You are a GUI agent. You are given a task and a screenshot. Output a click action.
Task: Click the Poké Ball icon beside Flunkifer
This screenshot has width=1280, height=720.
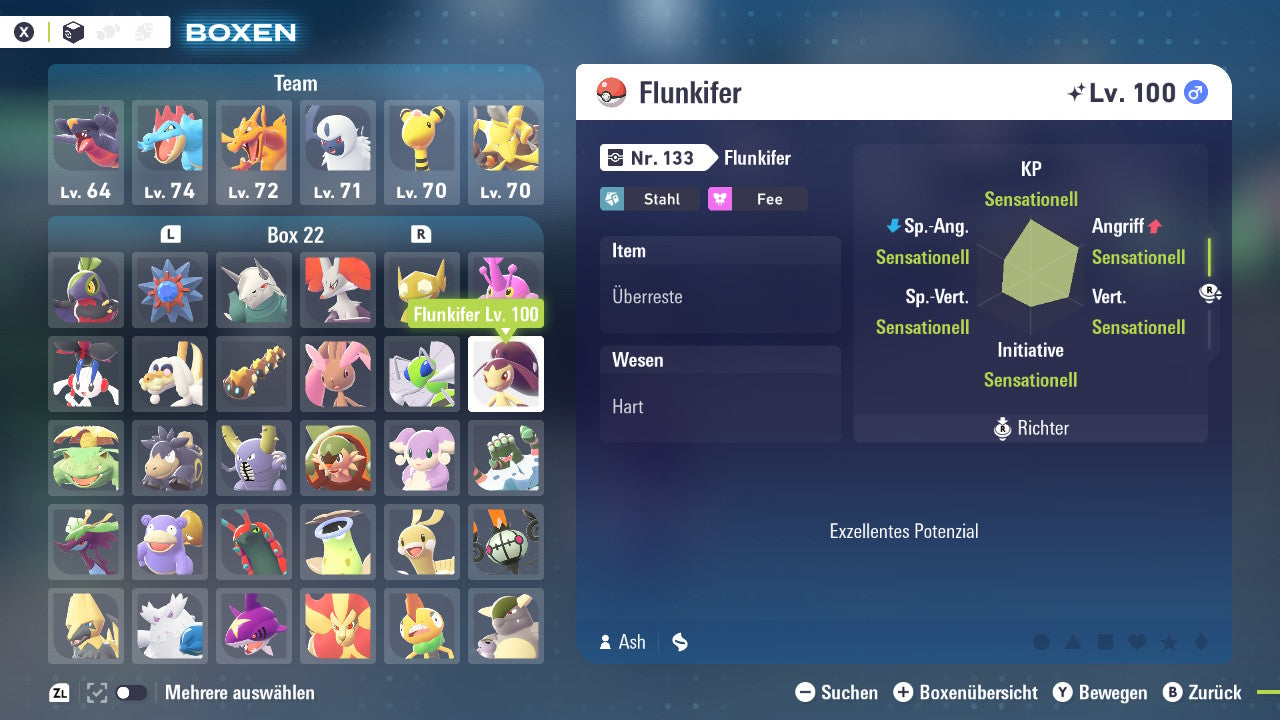(612, 92)
